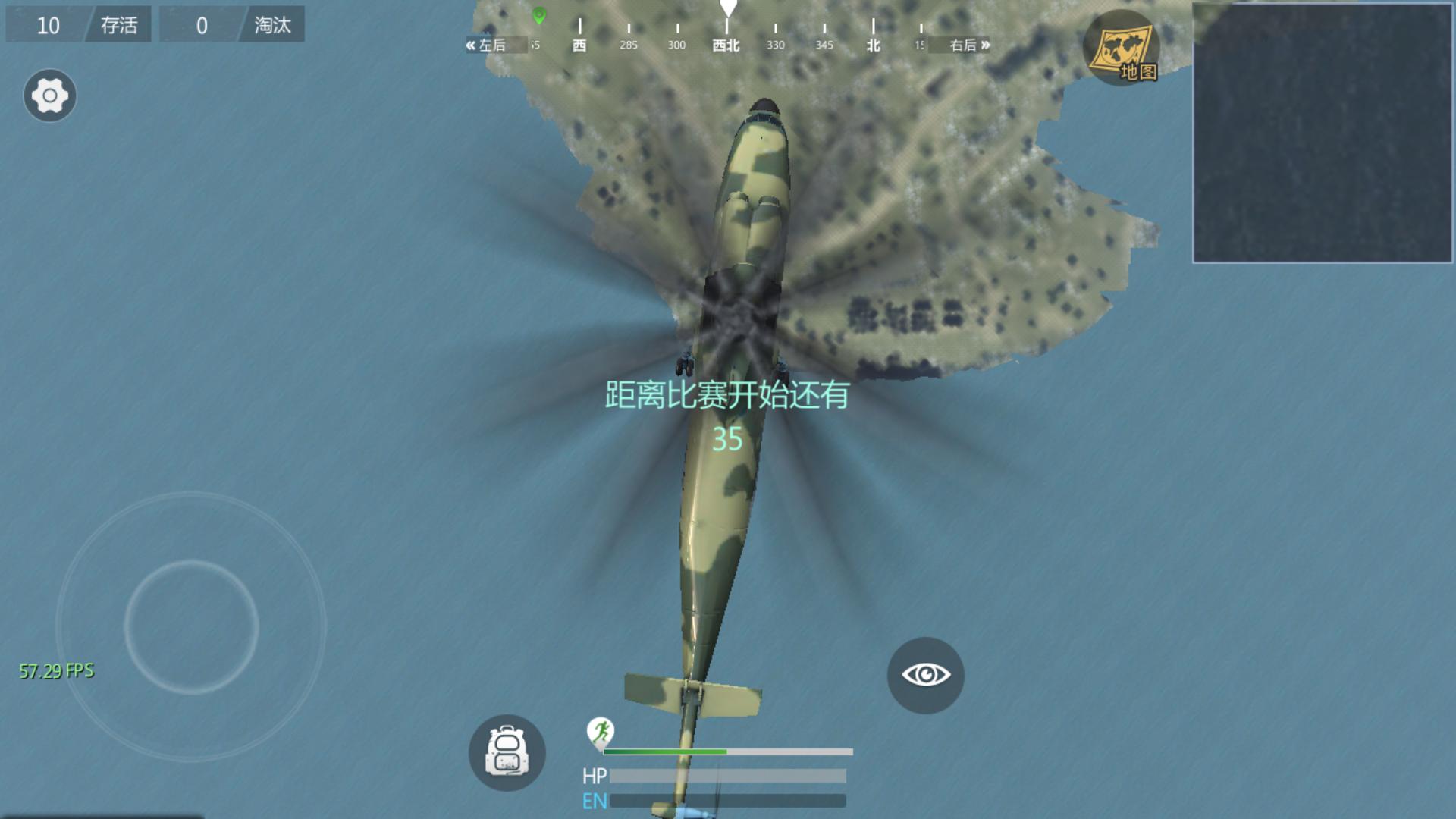
Task: Tap the match countdown text 距离比赛开始还有
Action: click(726, 394)
